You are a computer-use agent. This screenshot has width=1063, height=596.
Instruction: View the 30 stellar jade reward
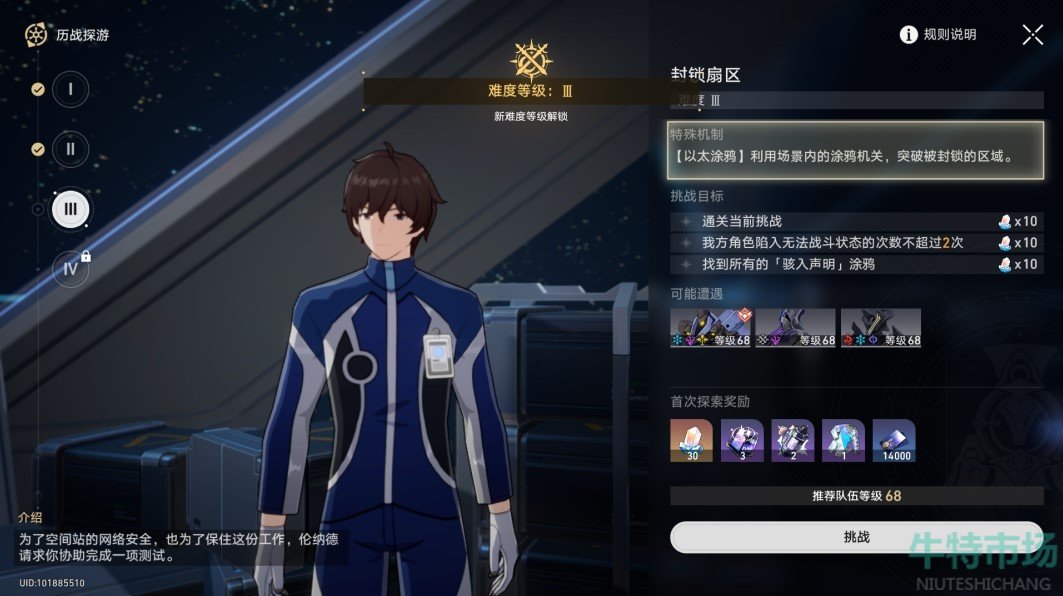coord(691,441)
